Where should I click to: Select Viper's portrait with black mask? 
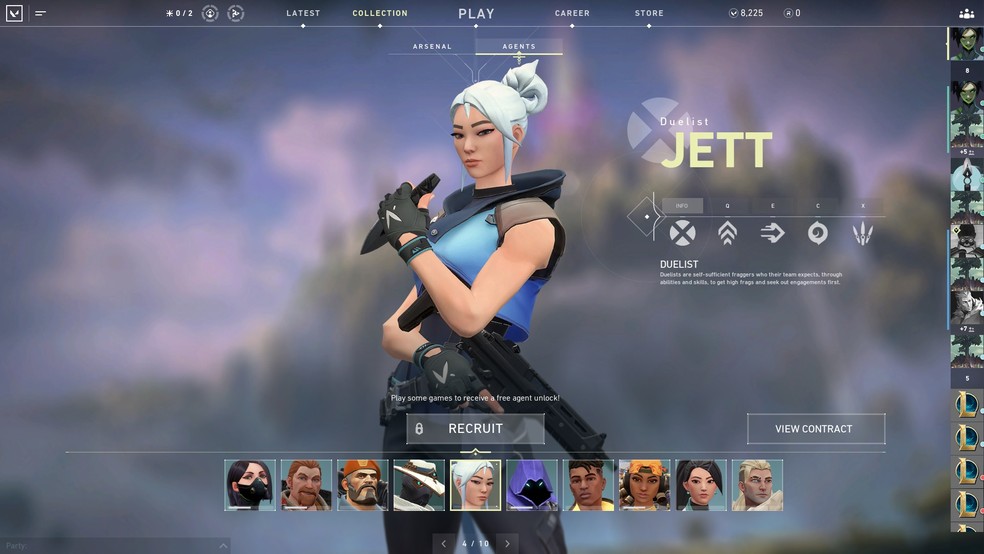click(x=250, y=485)
